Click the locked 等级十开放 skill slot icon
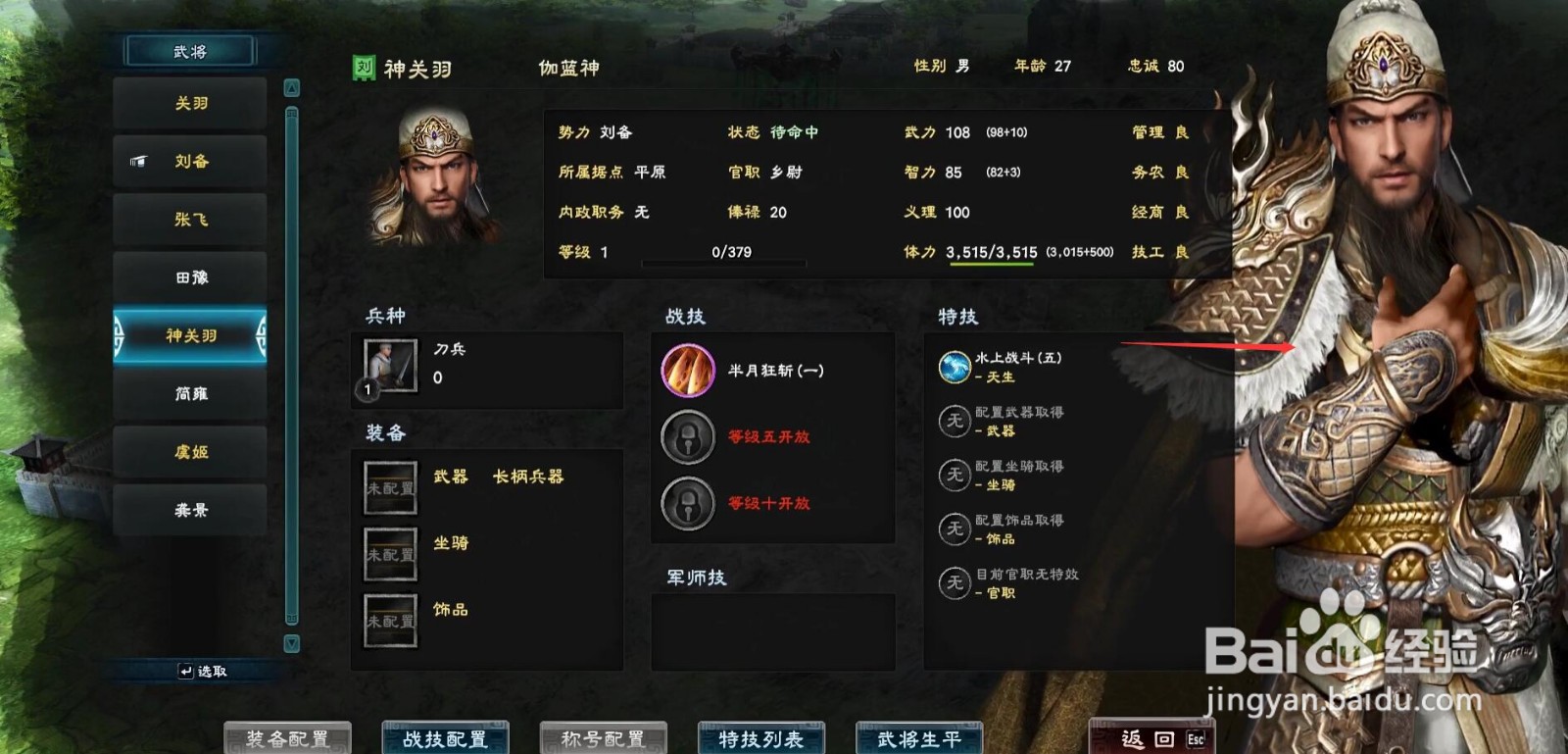The width and height of the screenshot is (1568, 754). (x=688, y=504)
